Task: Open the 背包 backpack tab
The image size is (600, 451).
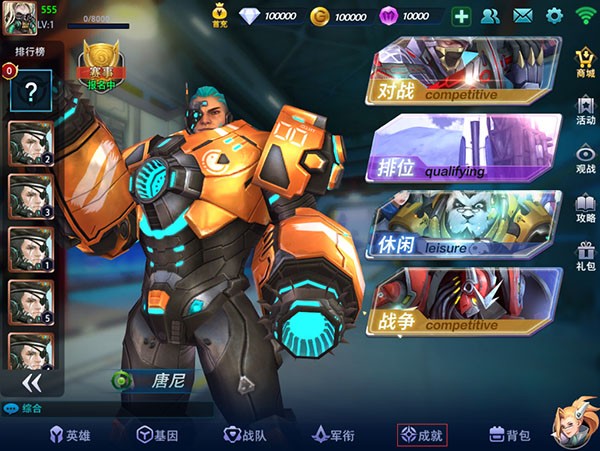Action: [x=510, y=435]
